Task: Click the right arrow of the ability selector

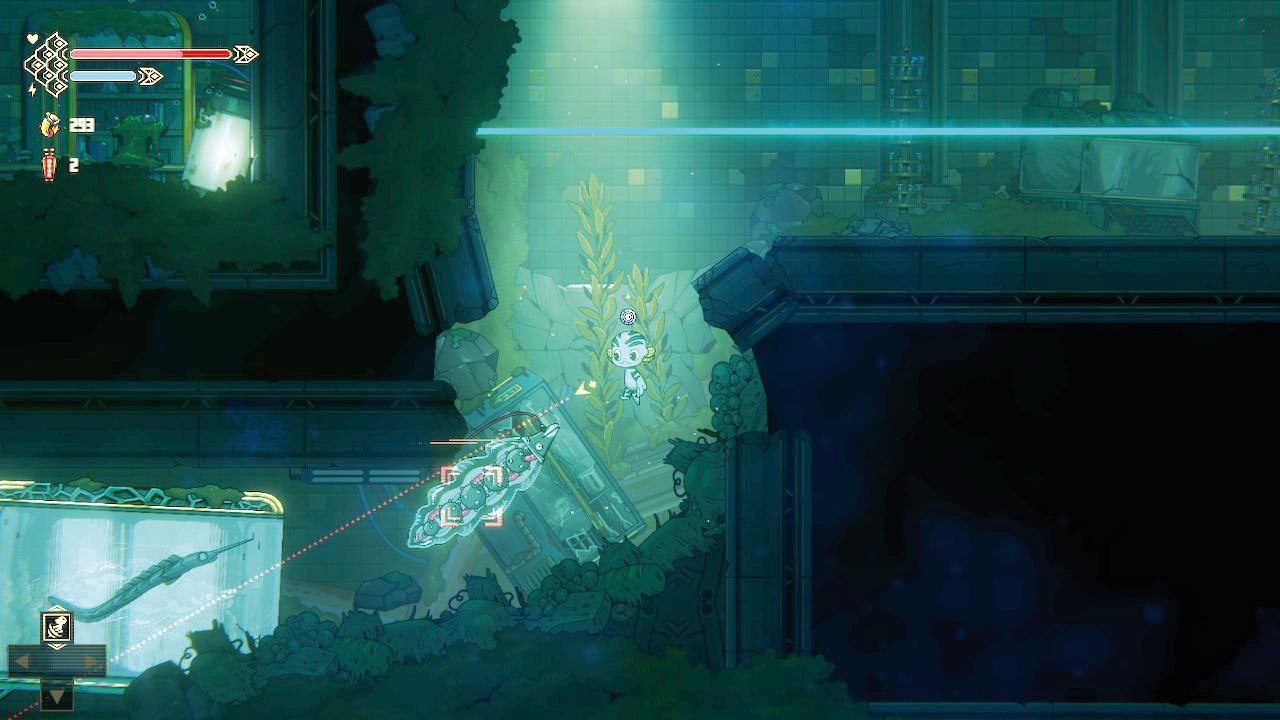Action: click(x=89, y=660)
